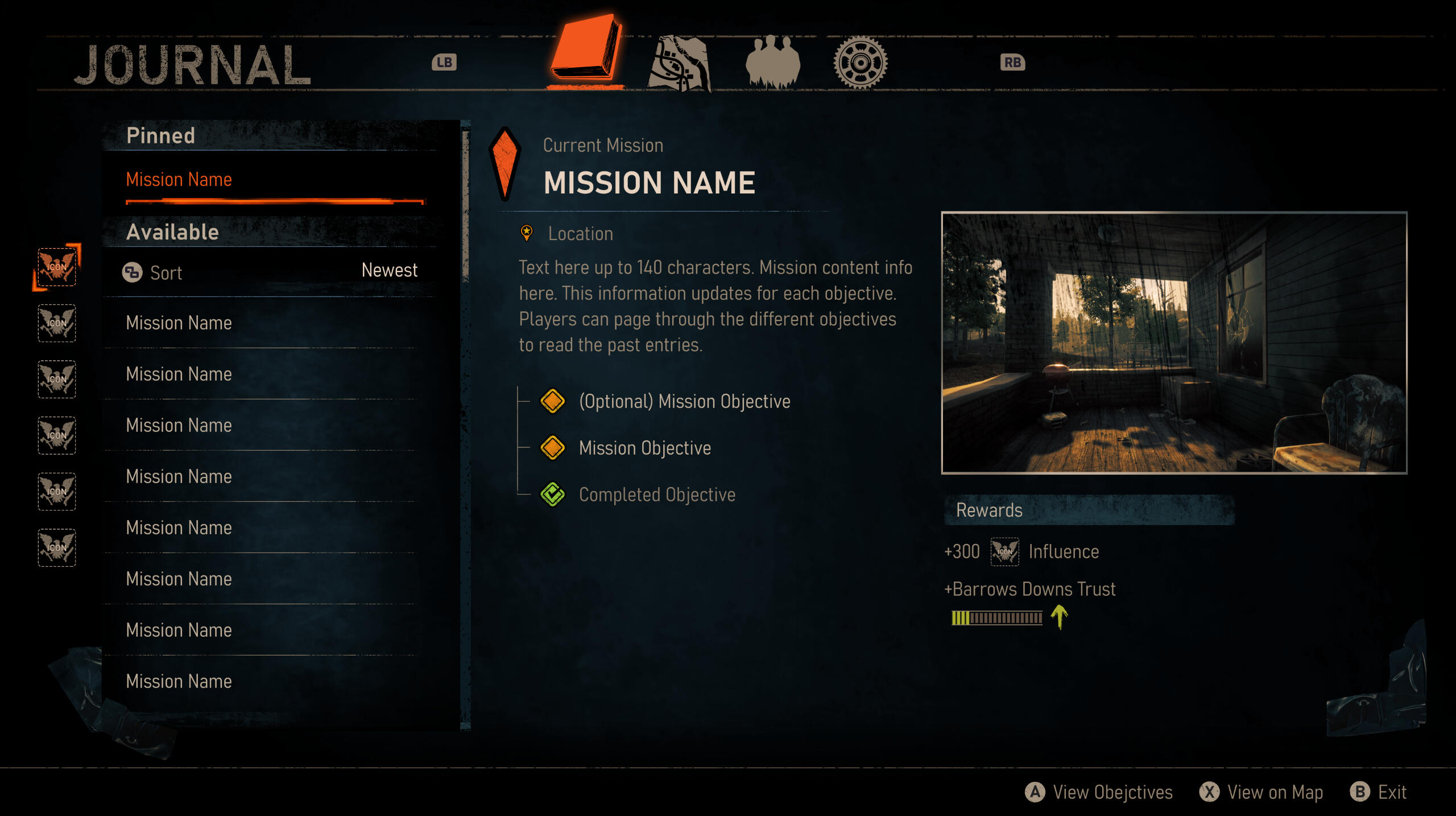Change the Sort order from Newest
This screenshot has height=816, width=1456.
271,272
